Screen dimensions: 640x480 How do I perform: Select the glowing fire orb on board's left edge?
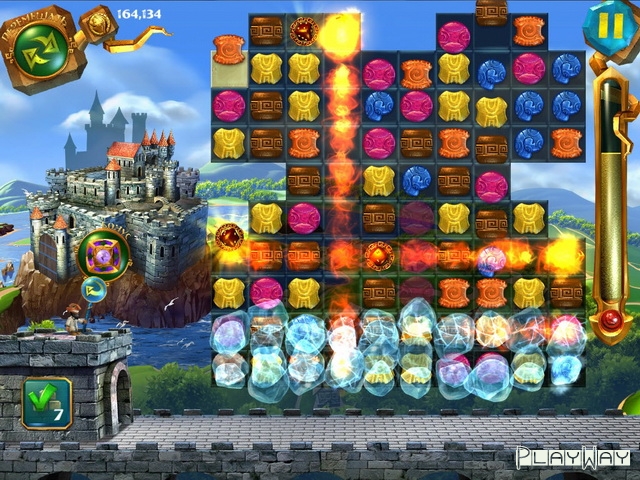coord(229,237)
